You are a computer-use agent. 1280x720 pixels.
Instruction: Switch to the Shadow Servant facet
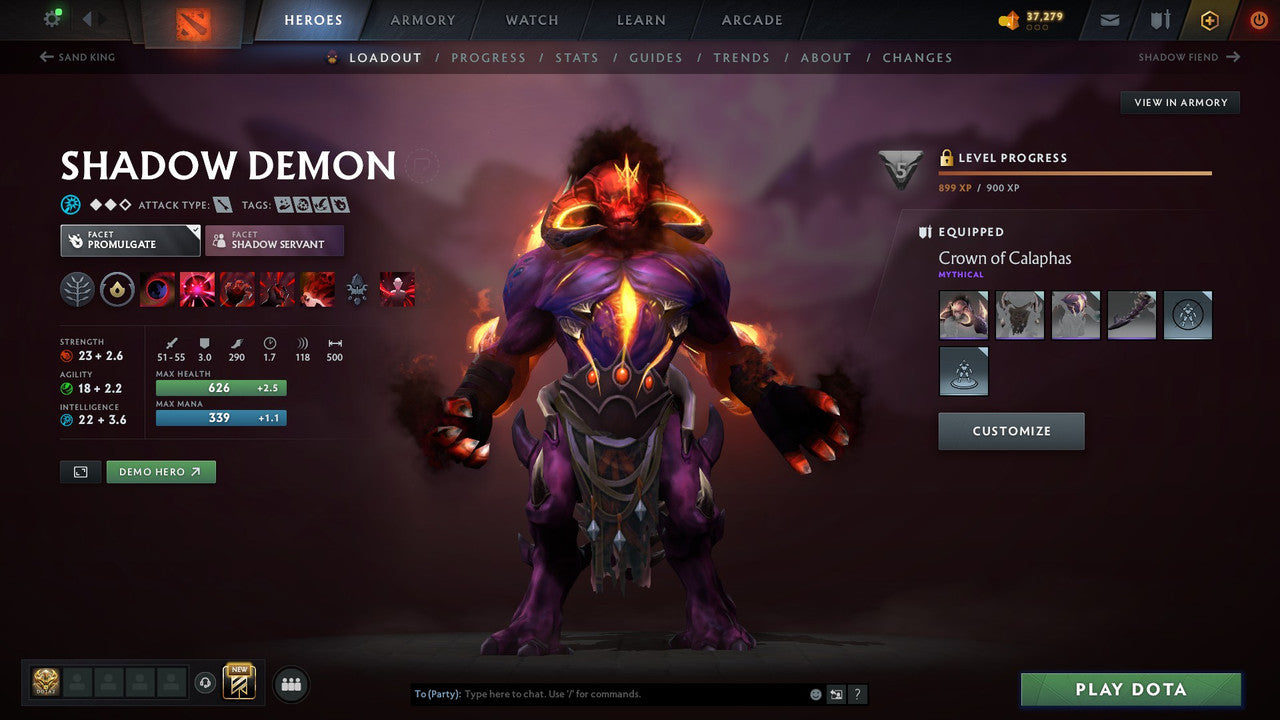click(x=274, y=240)
